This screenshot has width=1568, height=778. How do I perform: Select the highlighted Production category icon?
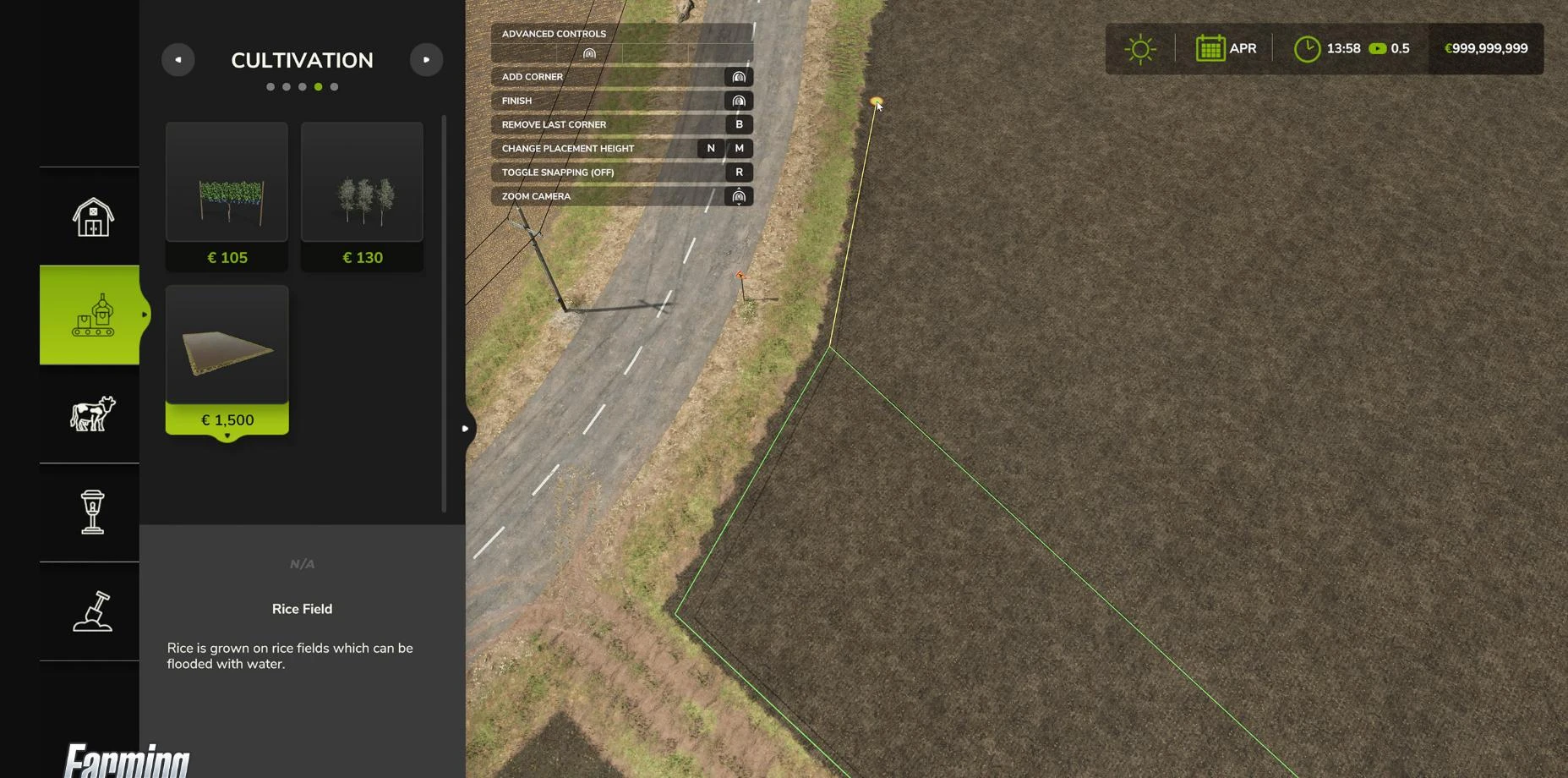pyautogui.click(x=92, y=315)
